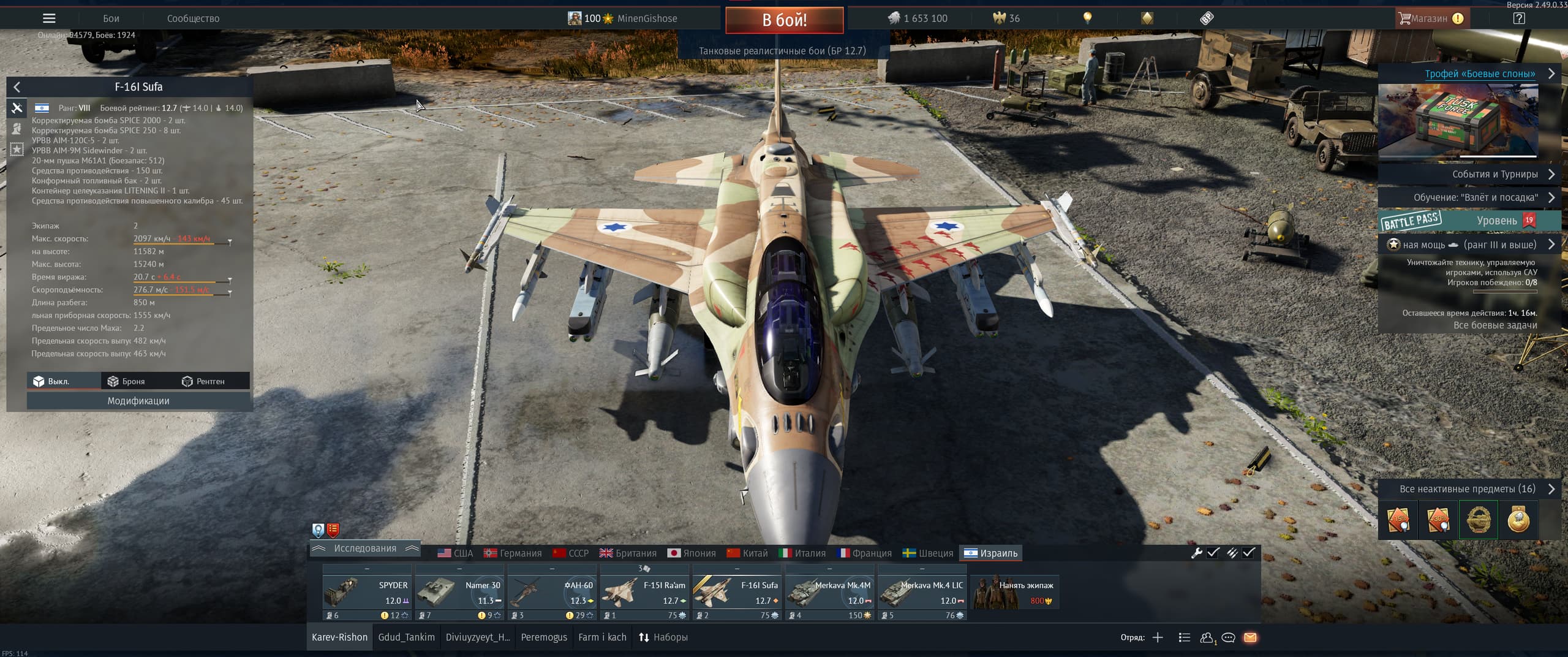Open 'Модификации' for the F-16I Sufa
Viewport: 1568px width, 657px height.
pos(138,401)
